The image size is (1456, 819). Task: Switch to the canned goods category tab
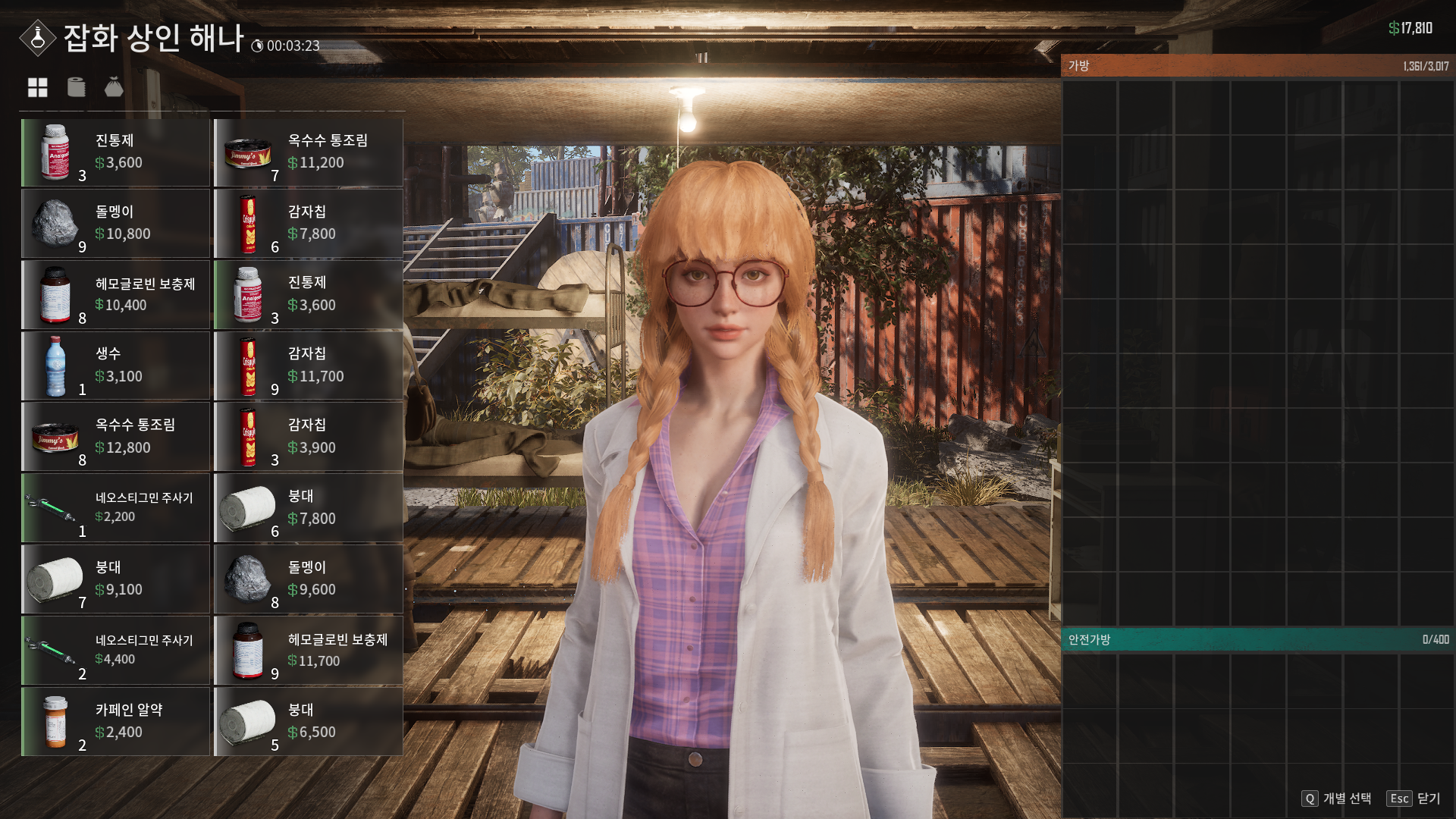coord(76,88)
